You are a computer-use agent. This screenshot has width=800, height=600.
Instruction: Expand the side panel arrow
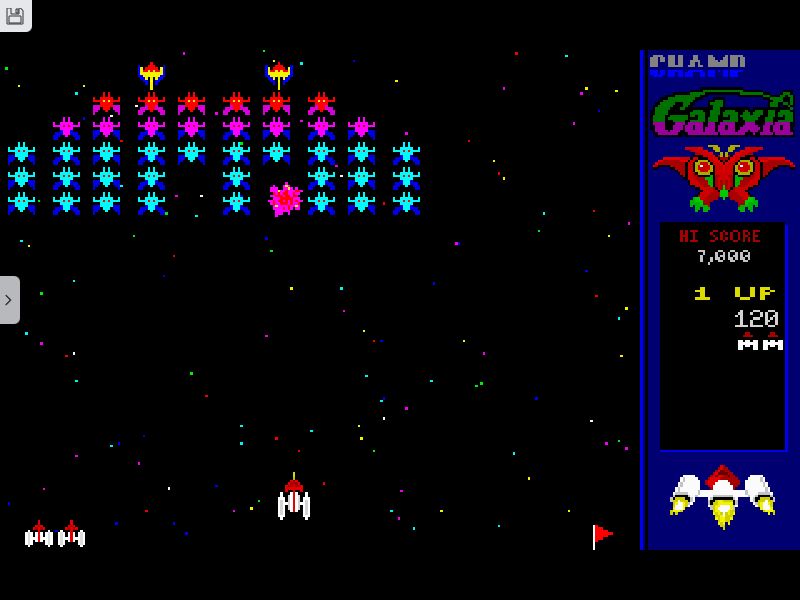point(8,300)
